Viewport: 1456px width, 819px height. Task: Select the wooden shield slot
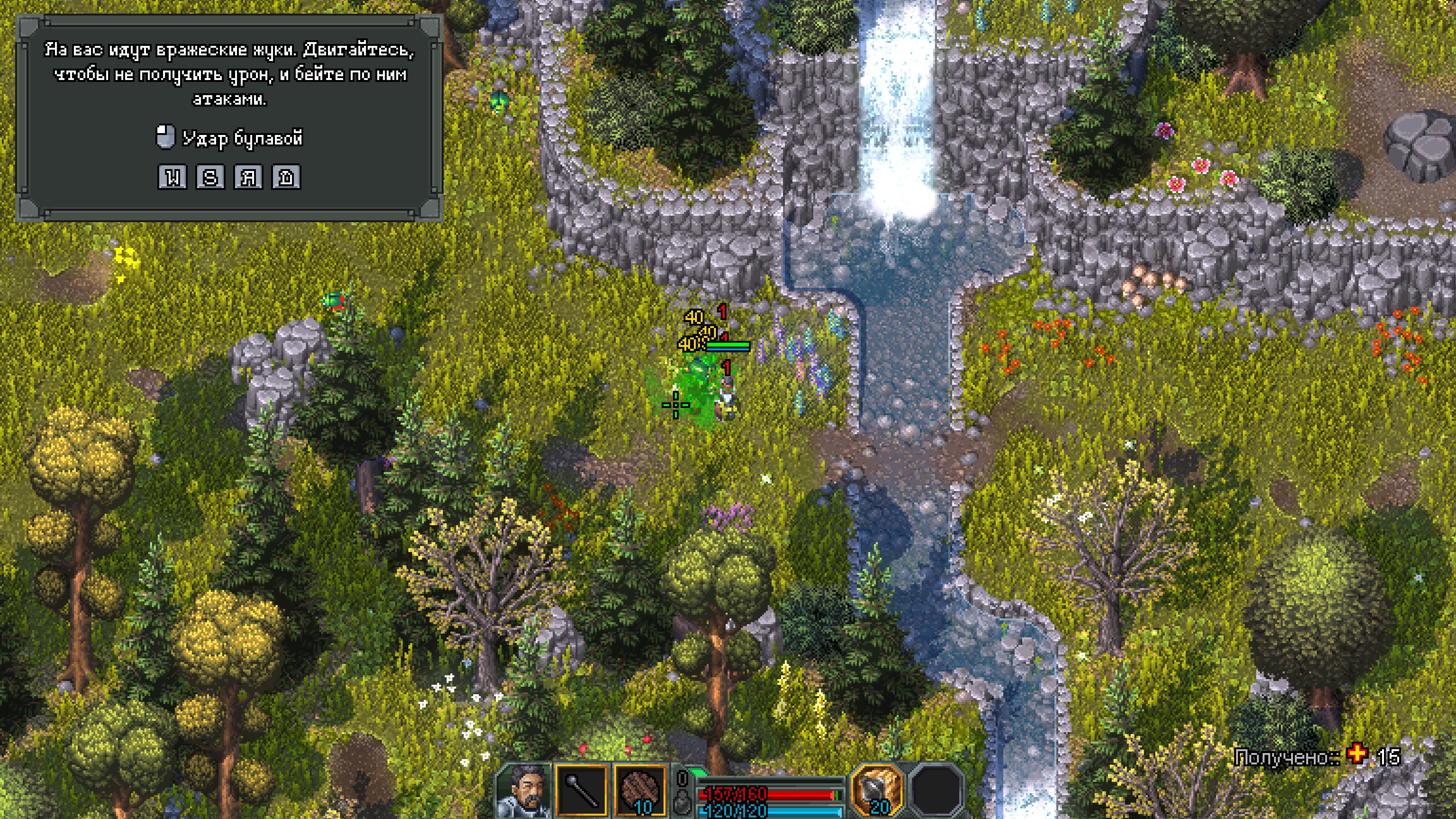click(x=640, y=790)
